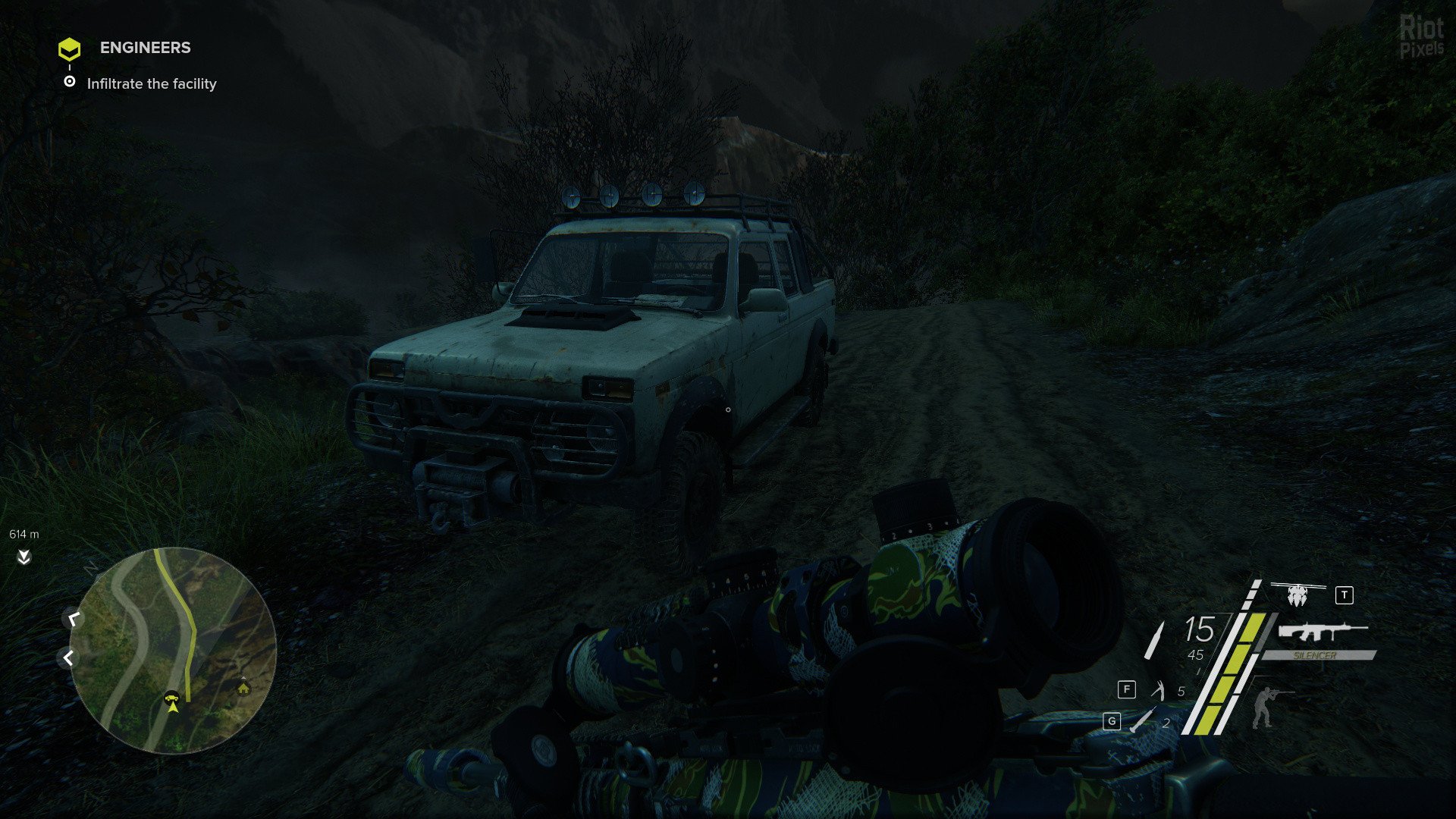
Task: Click the objective distance chevron marker
Action: coord(24,557)
